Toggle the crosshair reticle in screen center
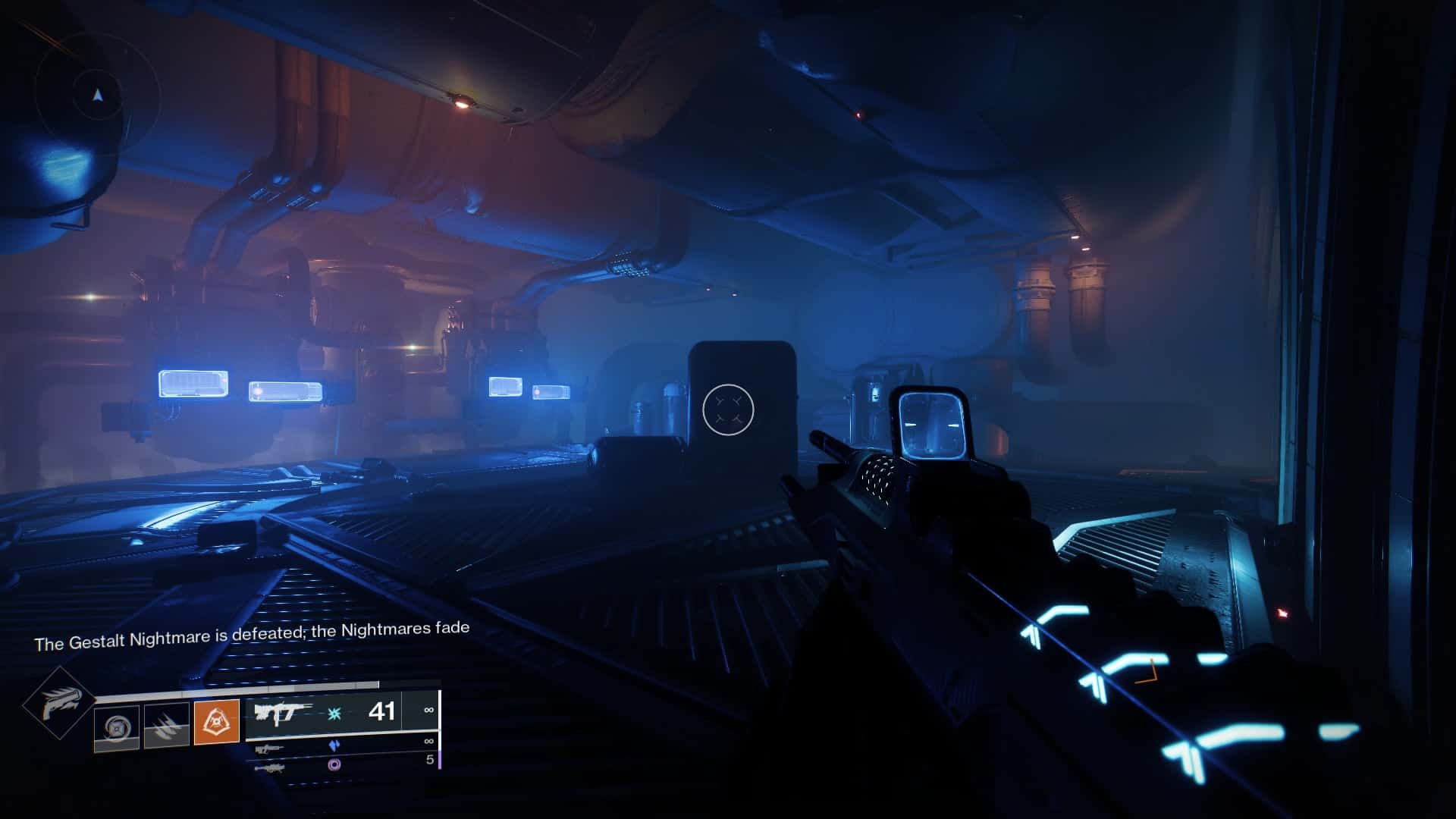 [730, 409]
